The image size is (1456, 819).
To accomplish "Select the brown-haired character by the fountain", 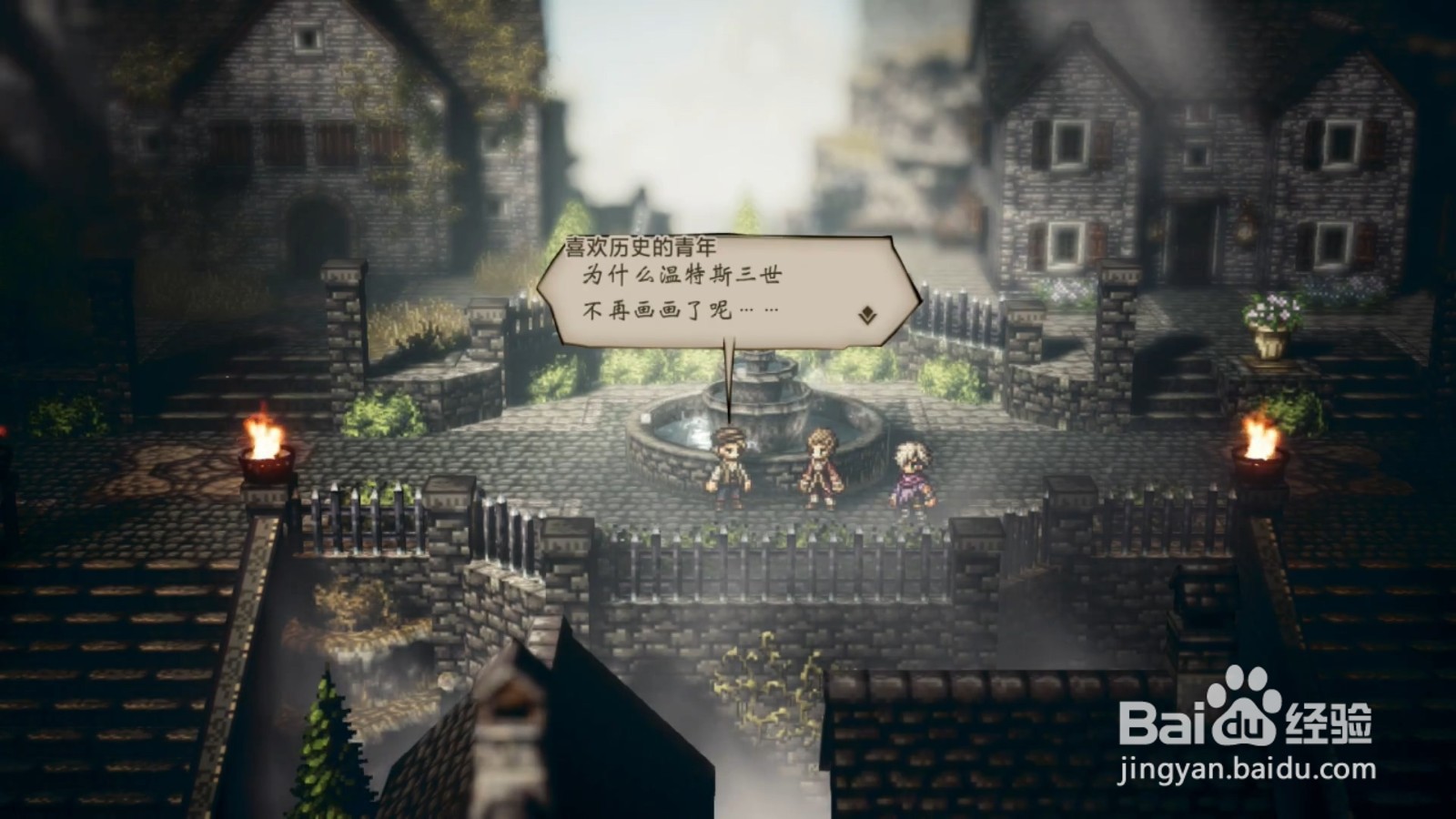I will click(728, 466).
